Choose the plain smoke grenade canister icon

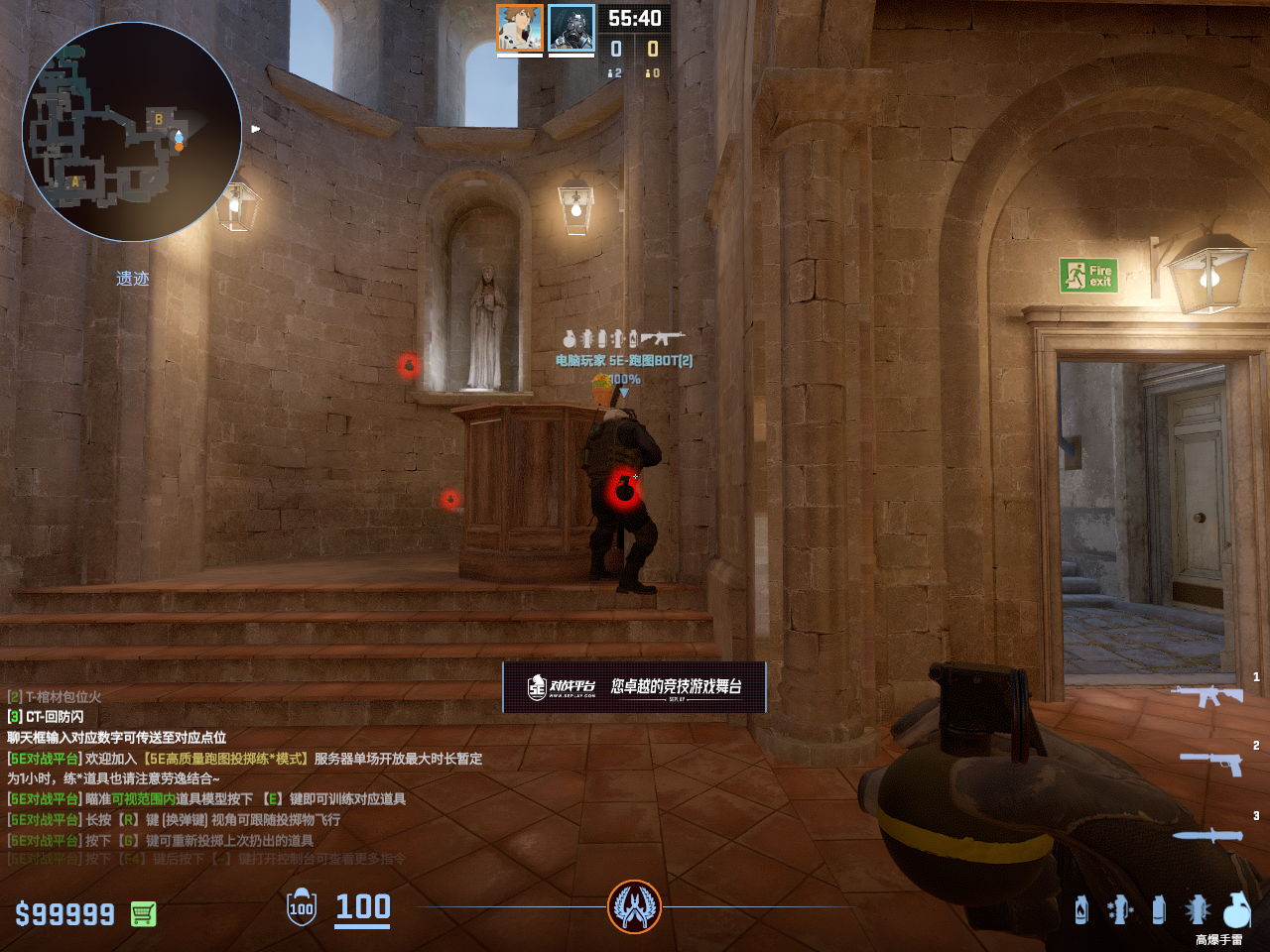click(1159, 909)
